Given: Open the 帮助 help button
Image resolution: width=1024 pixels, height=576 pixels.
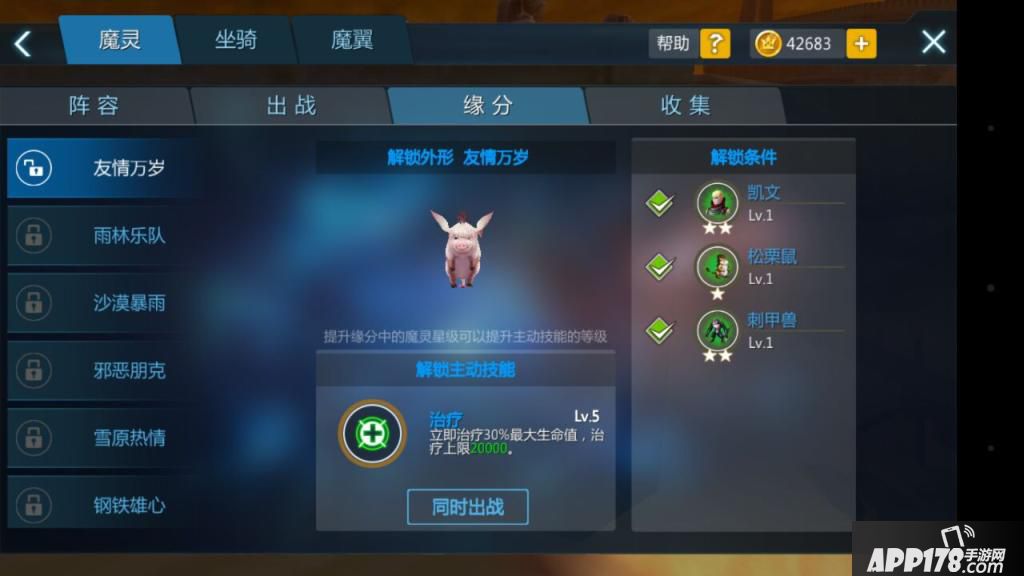Looking at the screenshot, I should click(690, 43).
